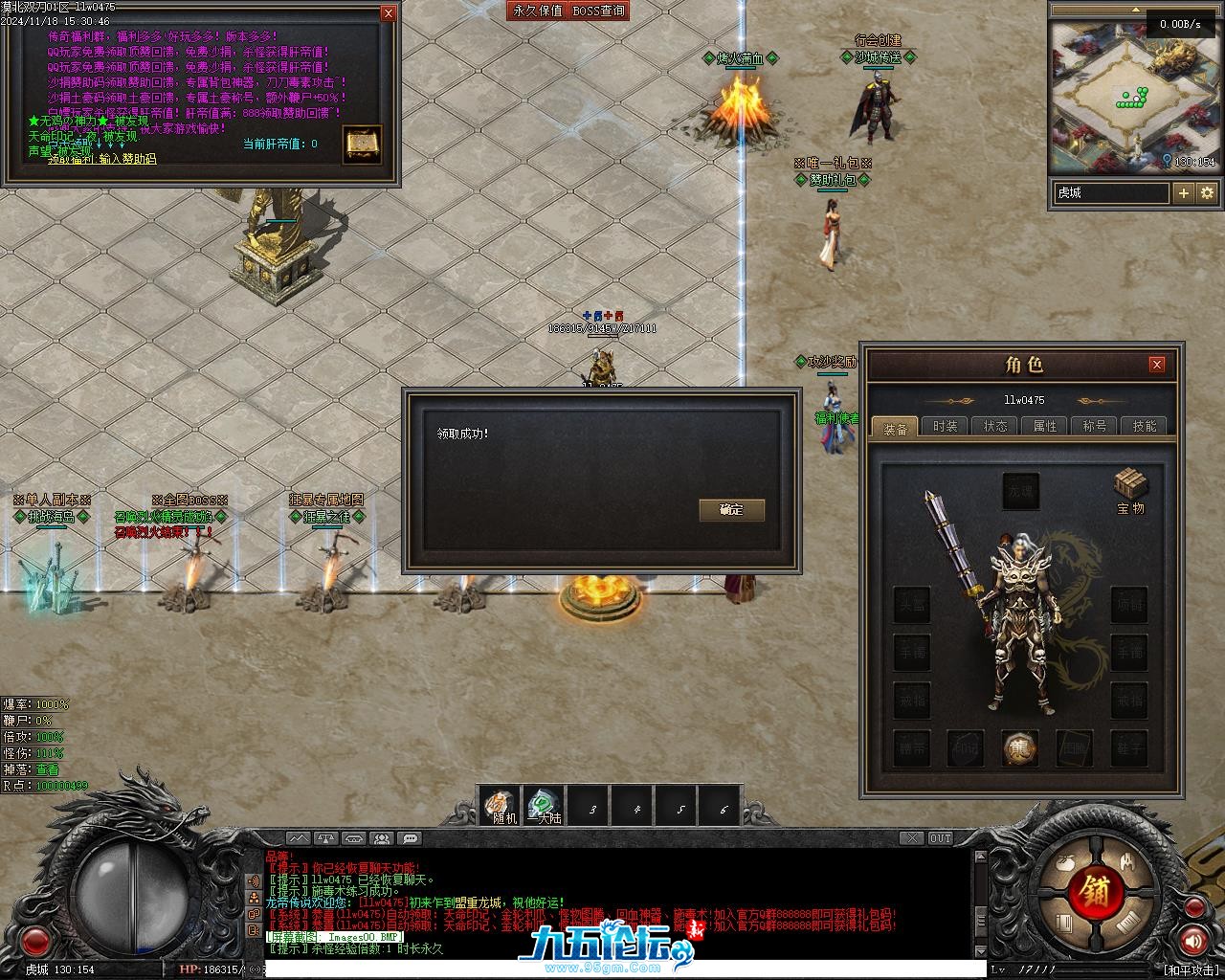Viewport: 1225px width, 980px height.
Task: Click the 永久保值 button
Action: pyautogui.click(x=538, y=11)
